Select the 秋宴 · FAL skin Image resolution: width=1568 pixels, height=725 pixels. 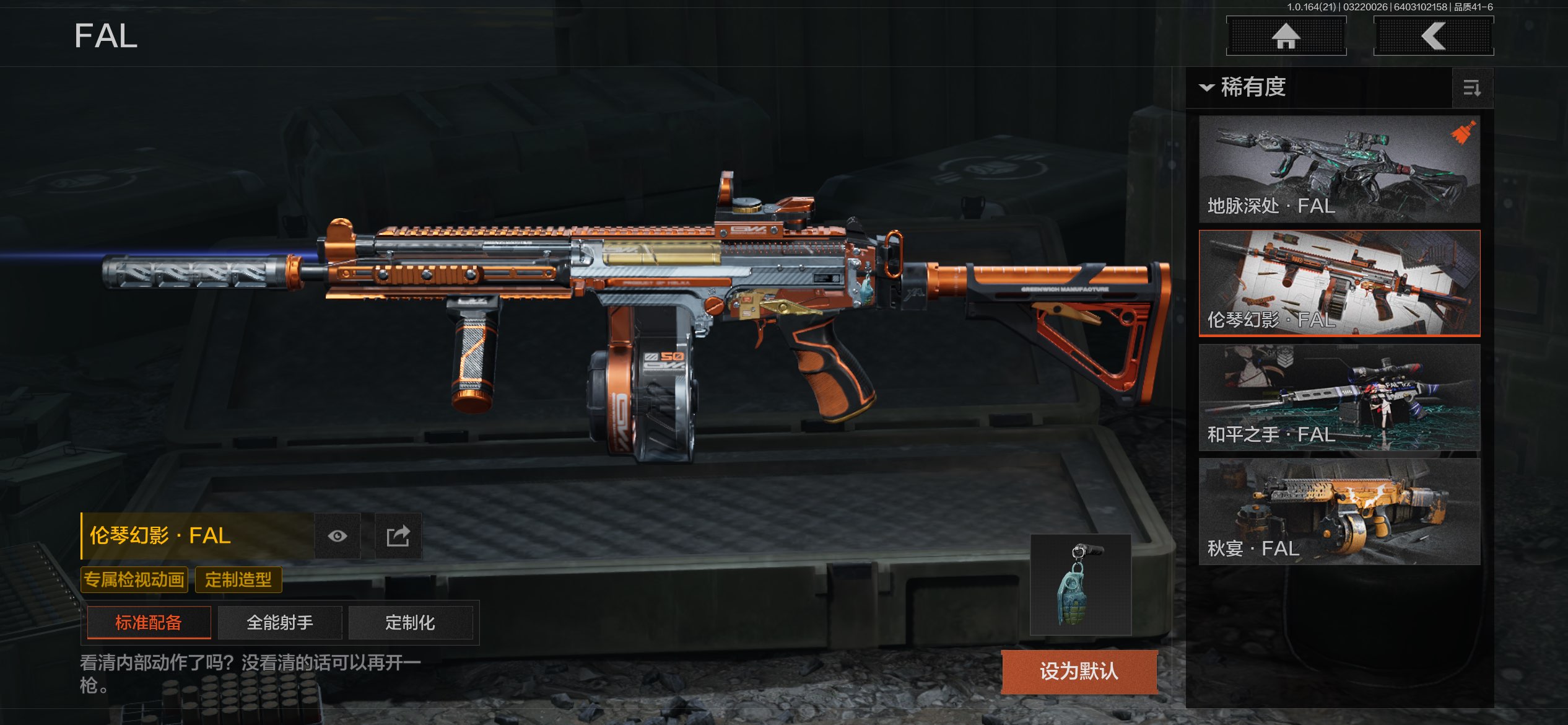(x=1339, y=511)
